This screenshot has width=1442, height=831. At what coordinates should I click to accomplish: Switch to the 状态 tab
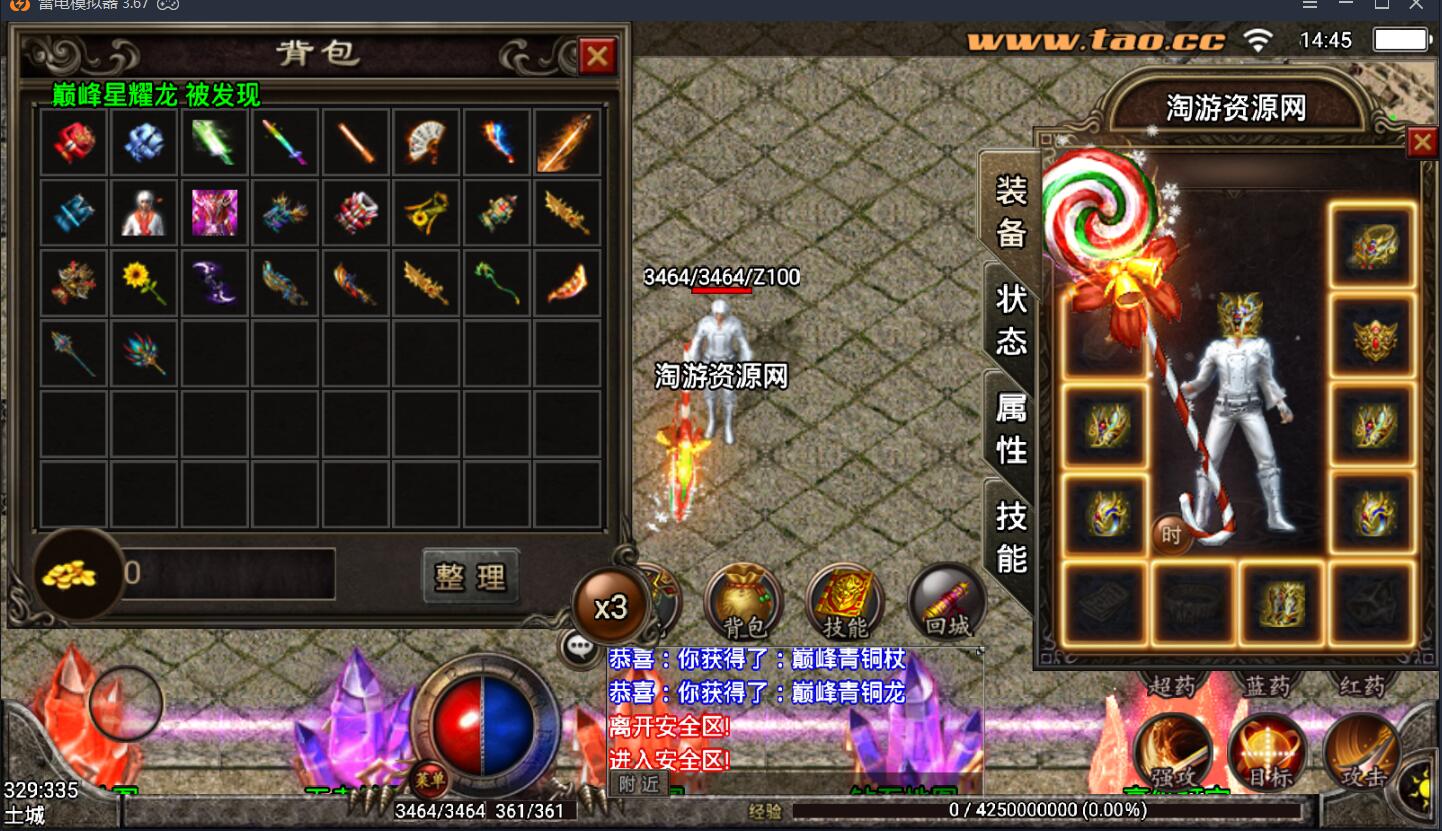click(1011, 319)
